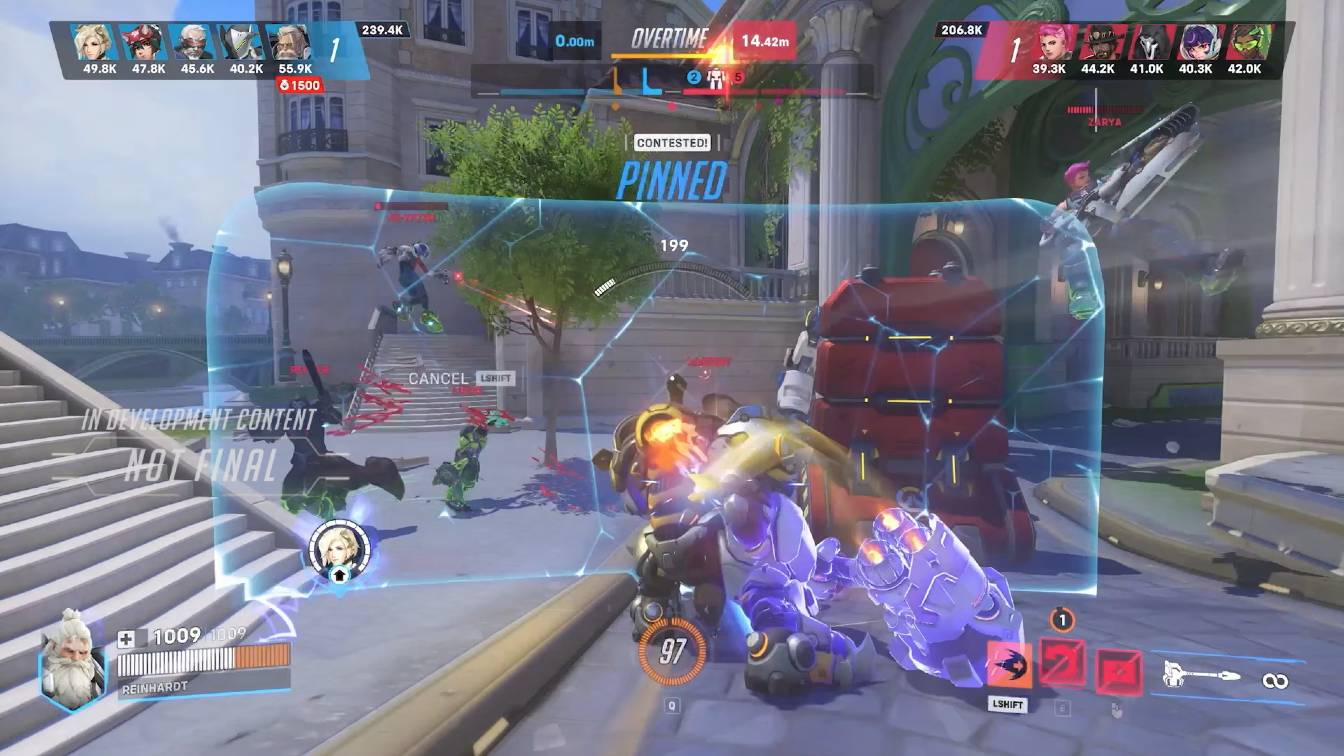Click the infinite ammo symbol
Image resolution: width=1344 pixels, height=756 pixels.
click(x=1277, y=680)
